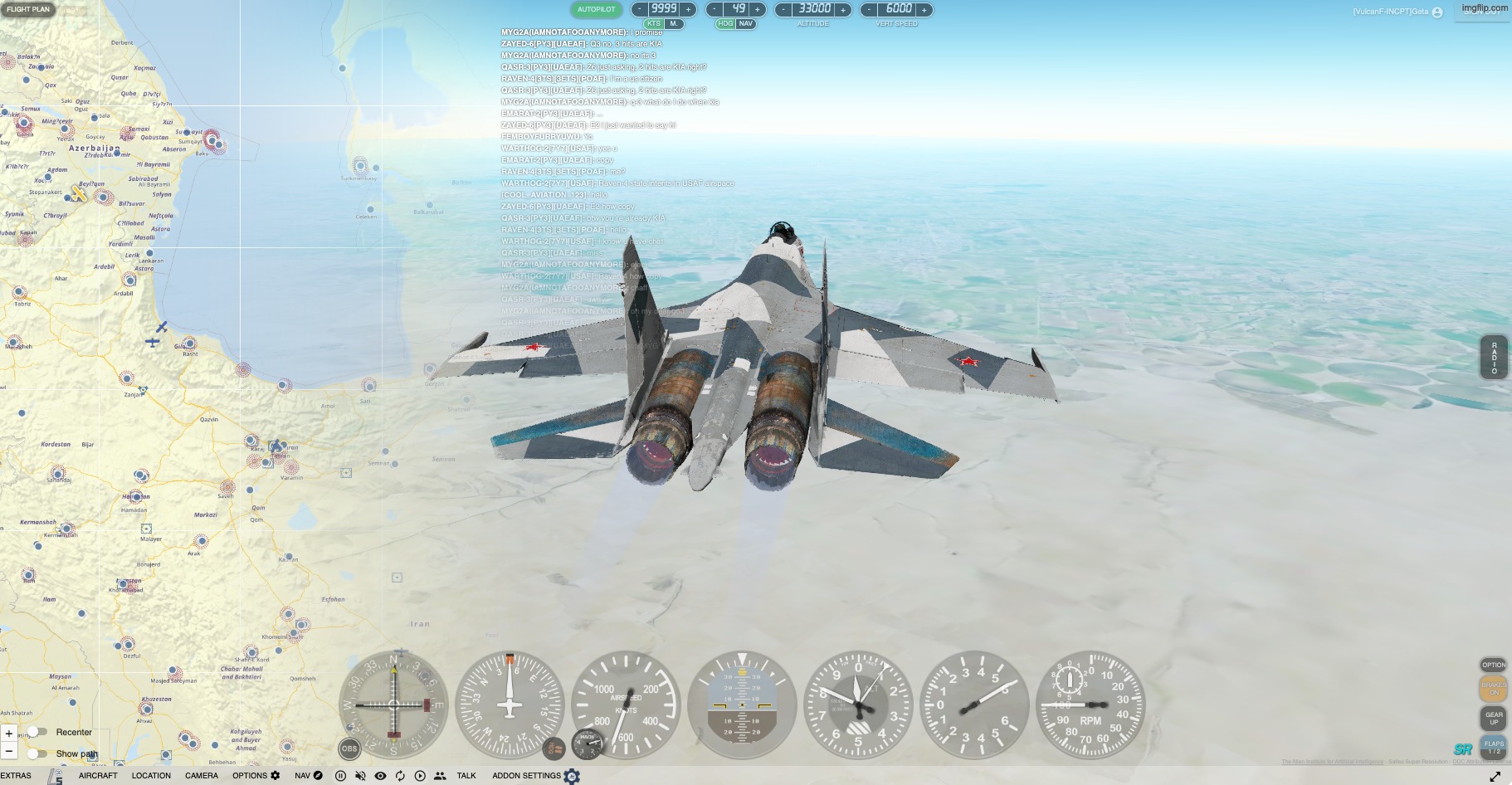Unmute sound via the speaker icon
The height and width of the screenshot is (785, 1512).
(360, 775)
